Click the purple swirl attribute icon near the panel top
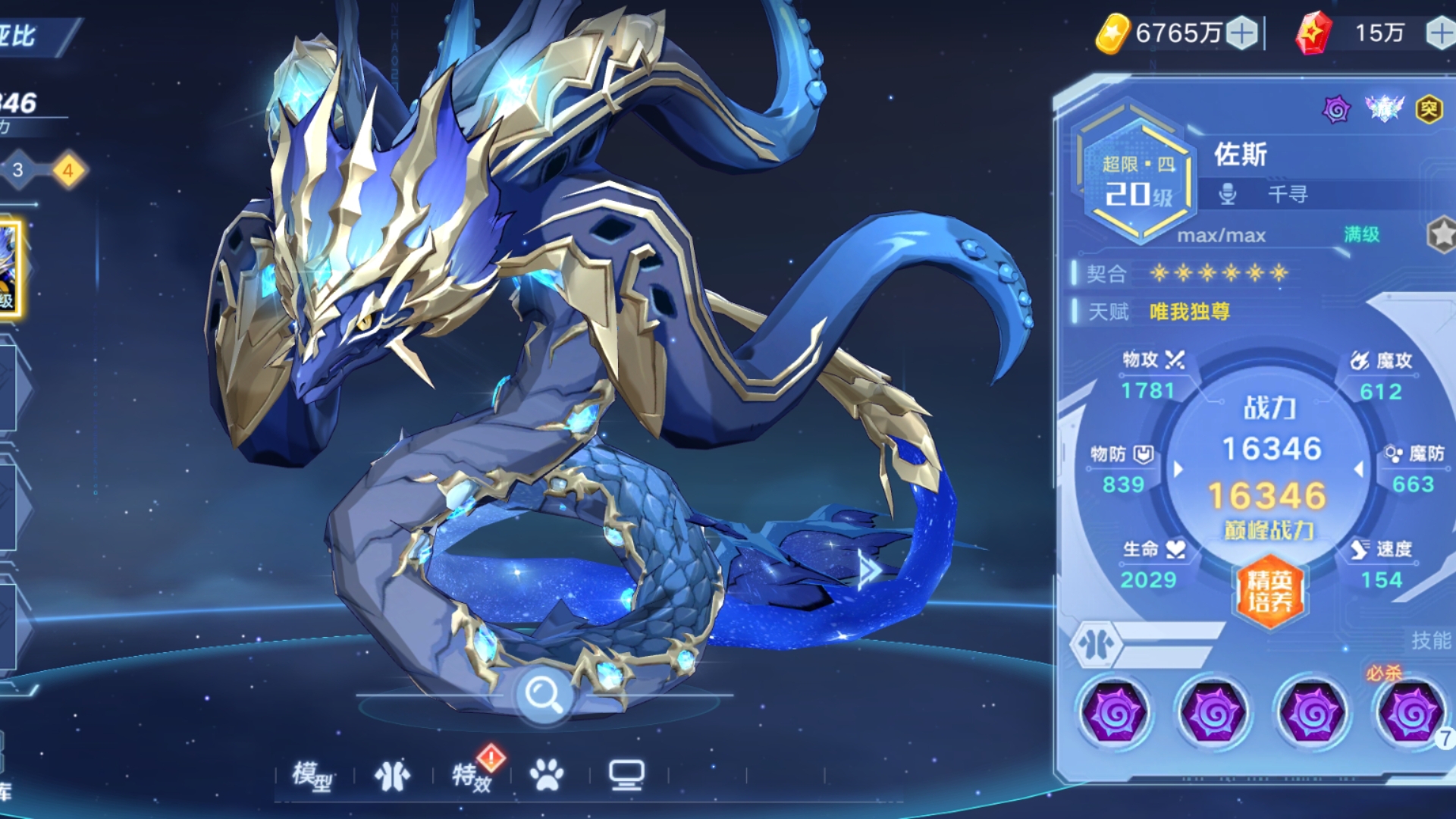Screen dimensions: 1456x819 1336,110
